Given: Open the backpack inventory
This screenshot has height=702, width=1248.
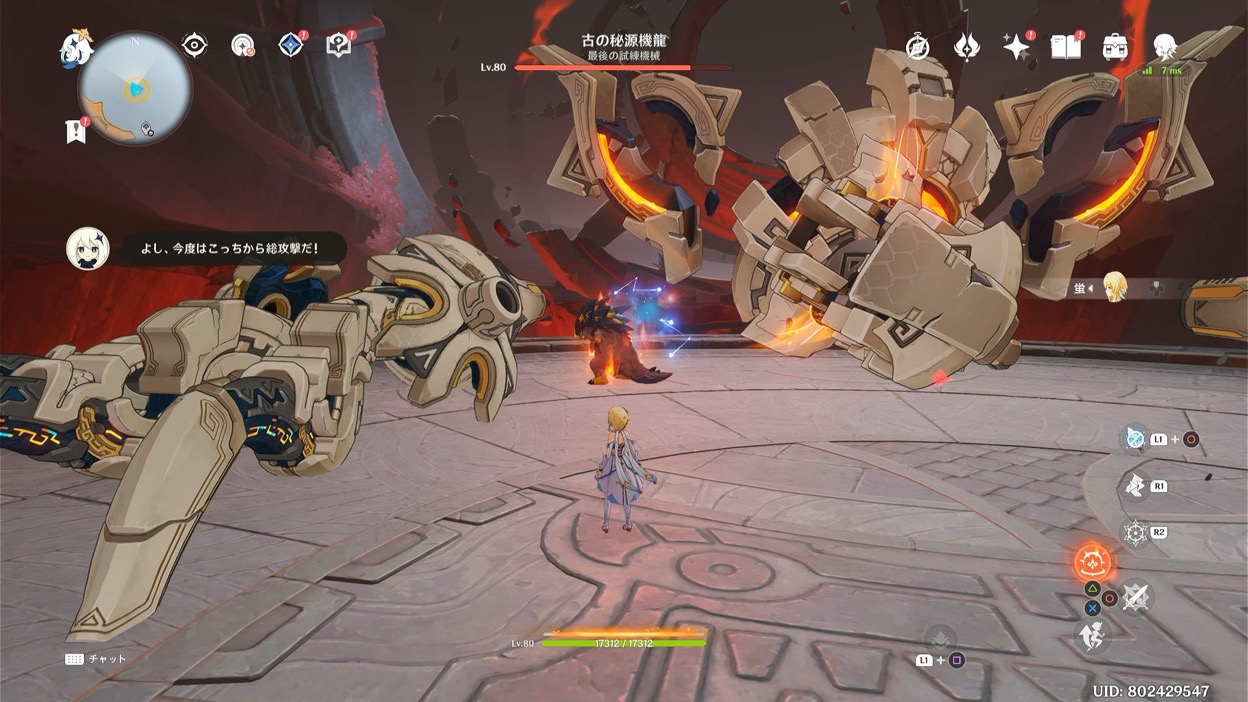Looking at the screenshot, I should (x=1115, y=46).
